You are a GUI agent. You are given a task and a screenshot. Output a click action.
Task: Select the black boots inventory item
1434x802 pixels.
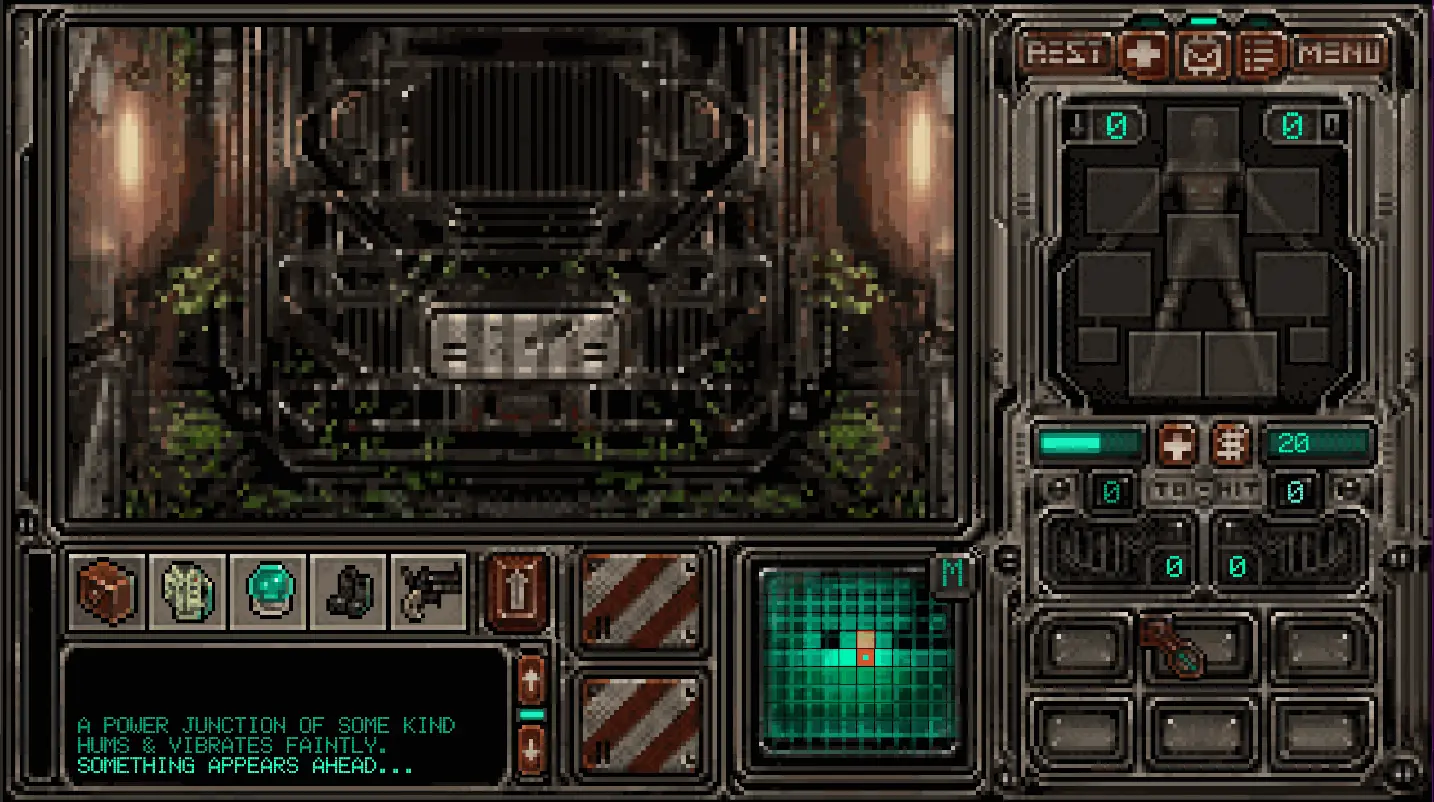click(348, 592)
